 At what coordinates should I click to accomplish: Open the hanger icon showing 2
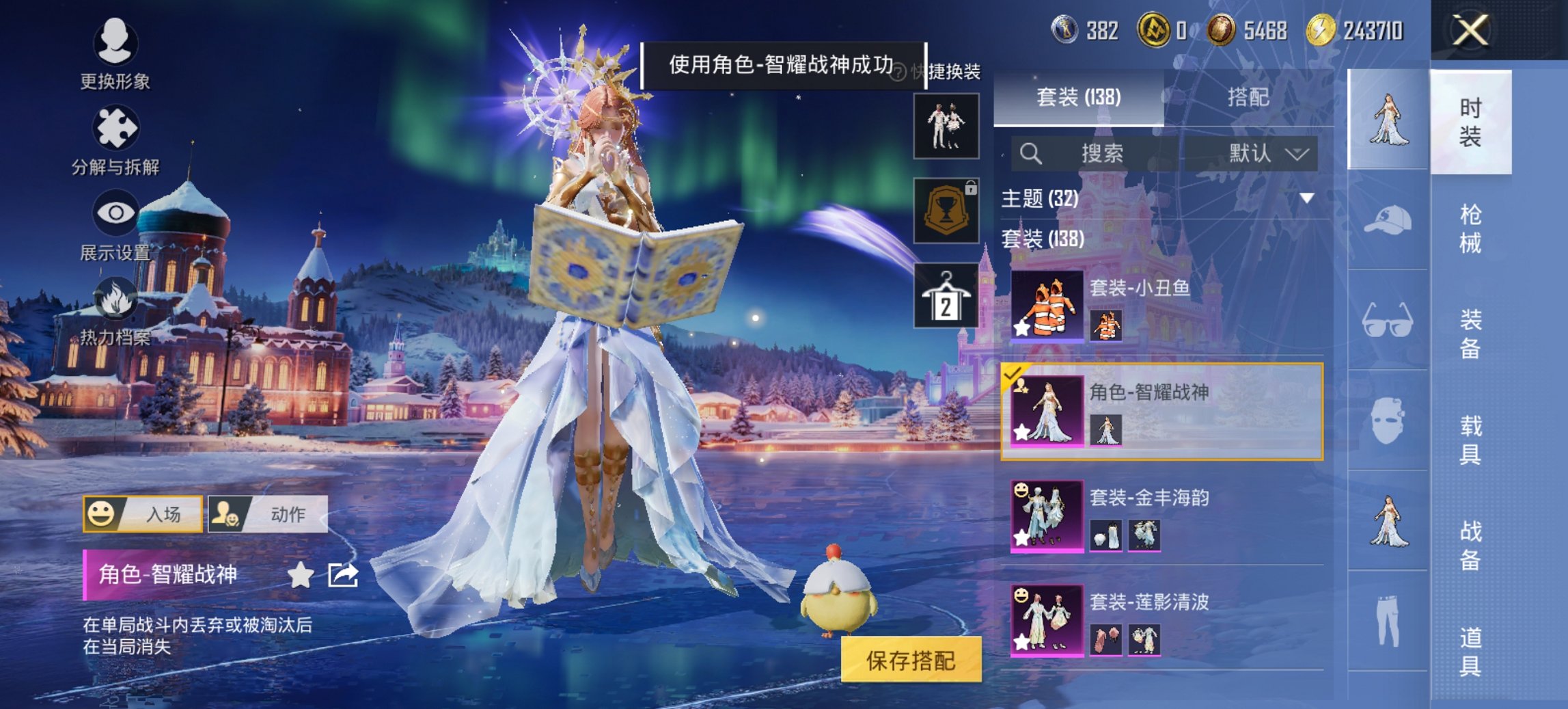coord(945,297)
